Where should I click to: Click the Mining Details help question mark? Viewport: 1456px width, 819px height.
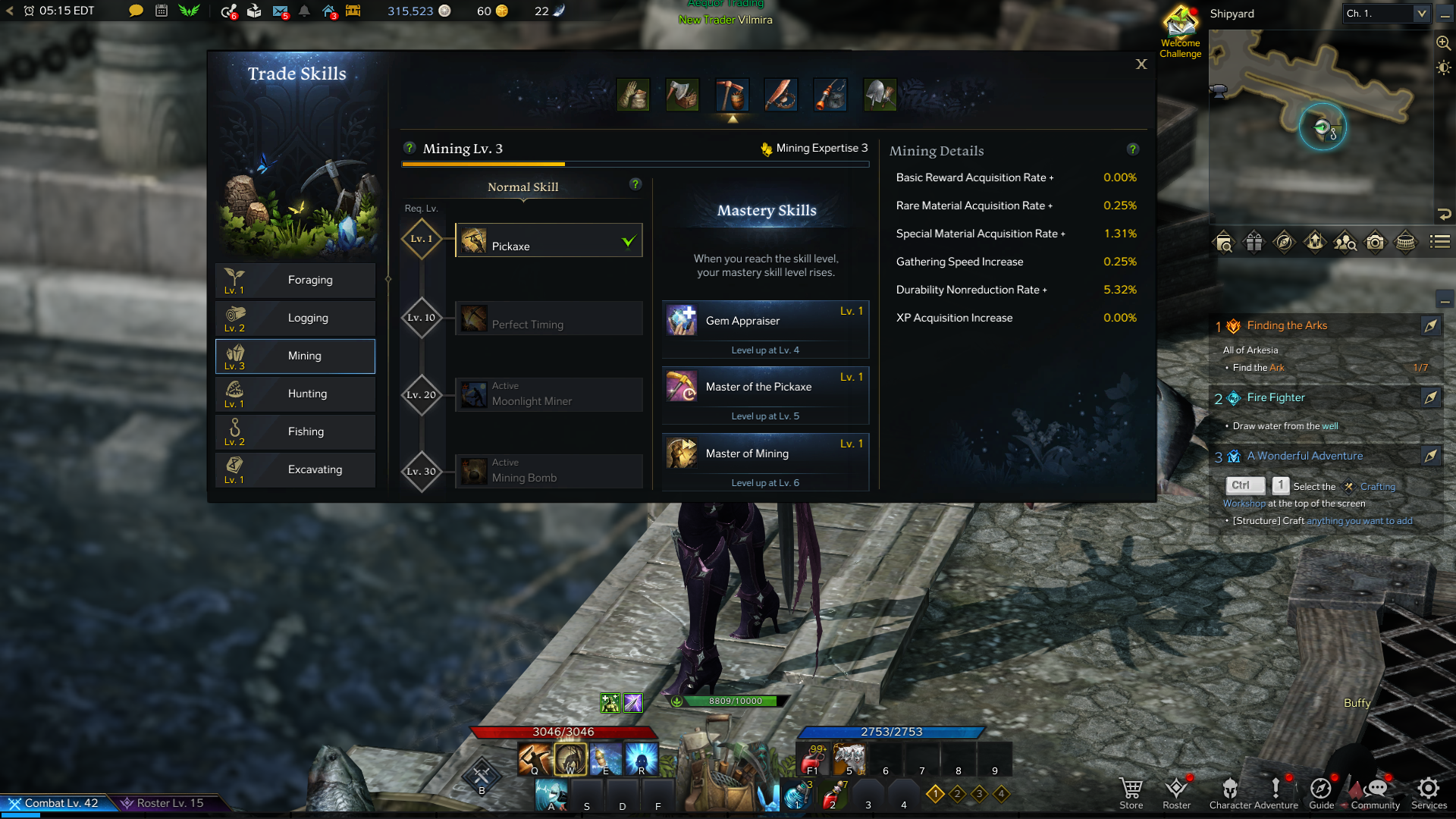pyautogui.click(x=1132, y=149)
